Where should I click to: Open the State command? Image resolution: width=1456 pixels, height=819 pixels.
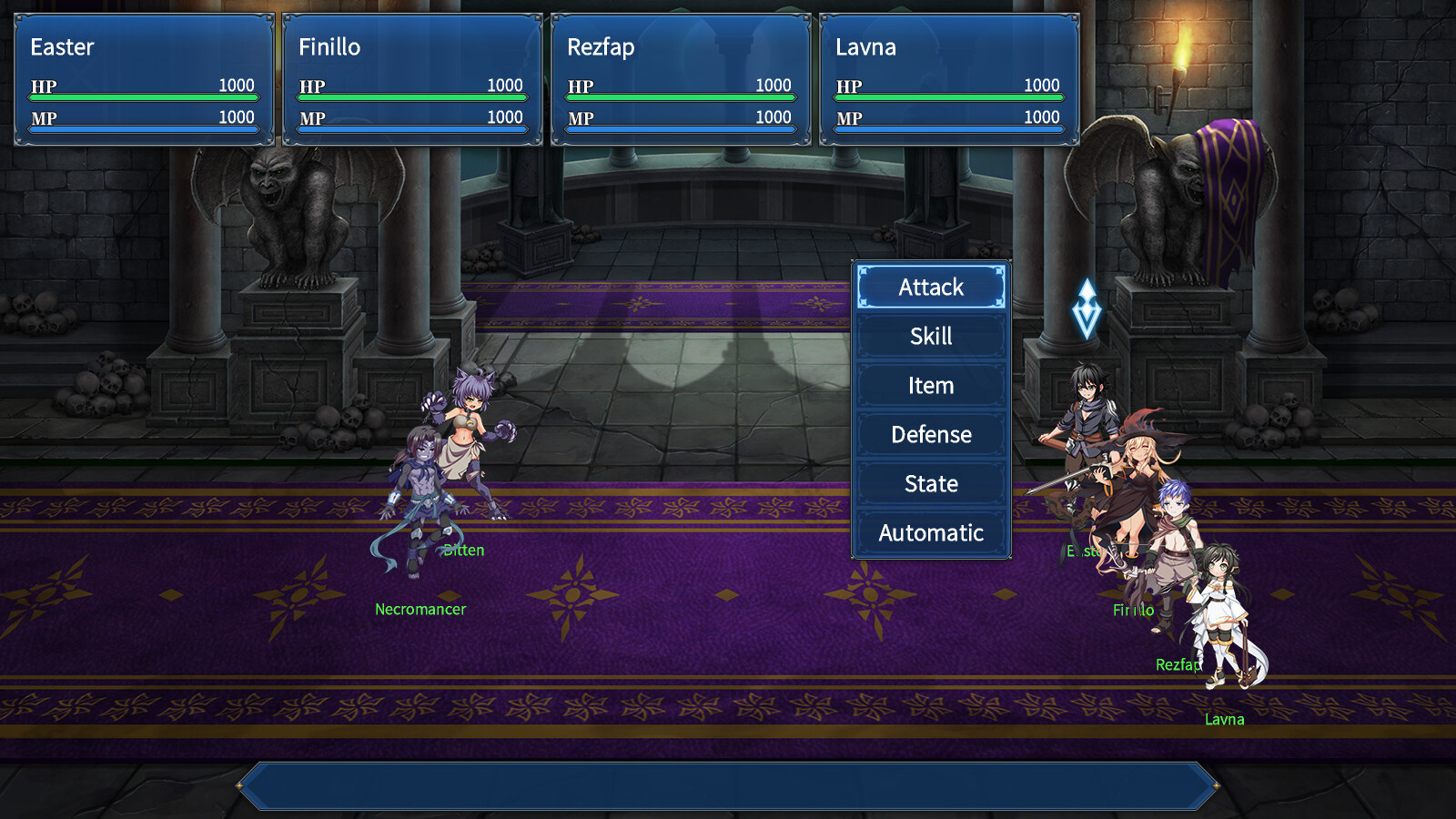[x=930, y=483]
